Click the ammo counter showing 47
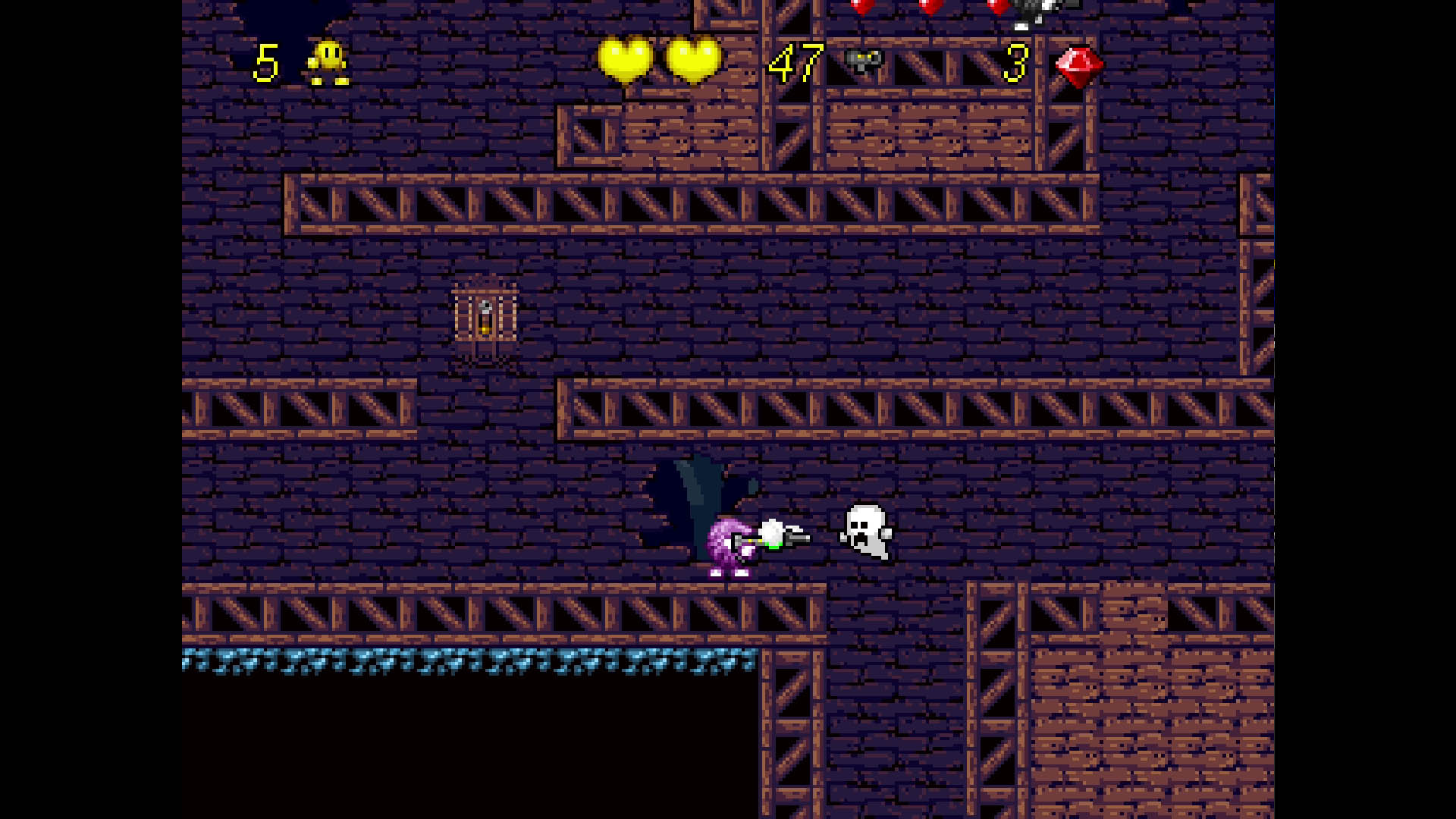This screenshot has width=1456, height=819. (x=796, y=64)
